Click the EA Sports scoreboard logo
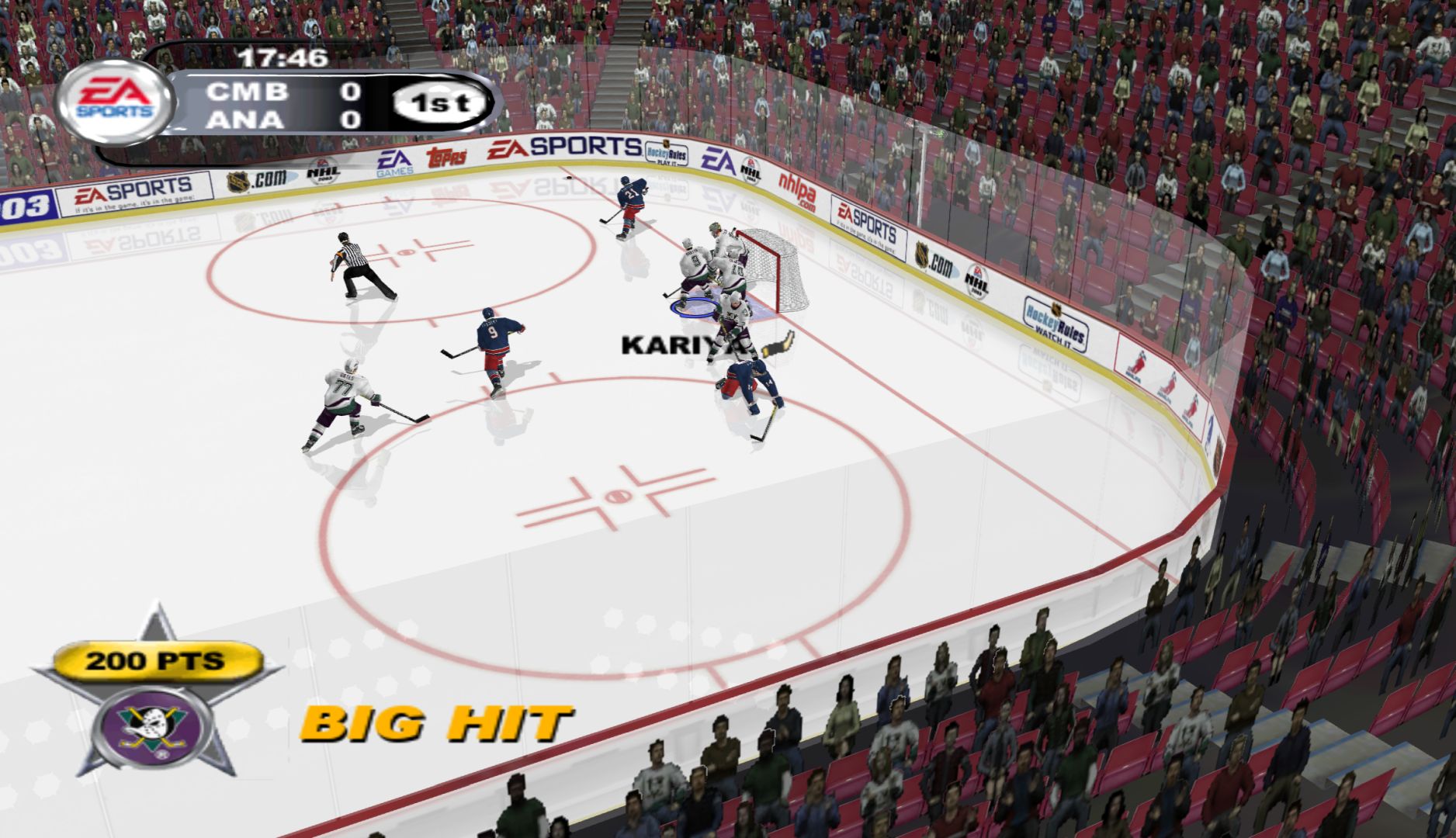This screenshot has height=838, width=1456. [115, 101]
